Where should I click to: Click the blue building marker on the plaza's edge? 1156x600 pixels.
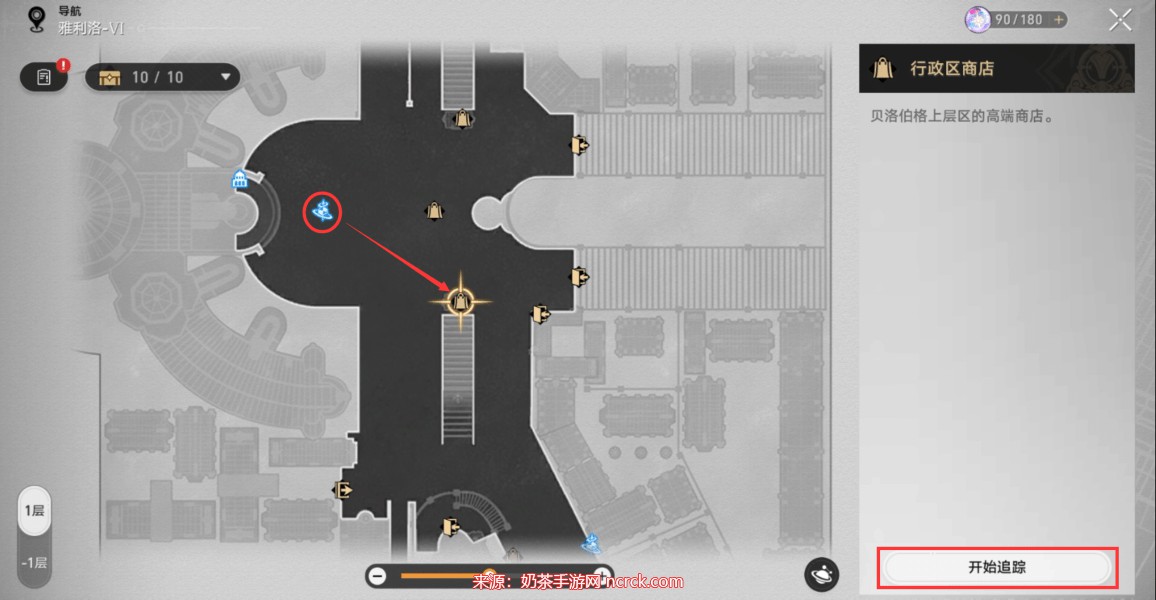240,180
